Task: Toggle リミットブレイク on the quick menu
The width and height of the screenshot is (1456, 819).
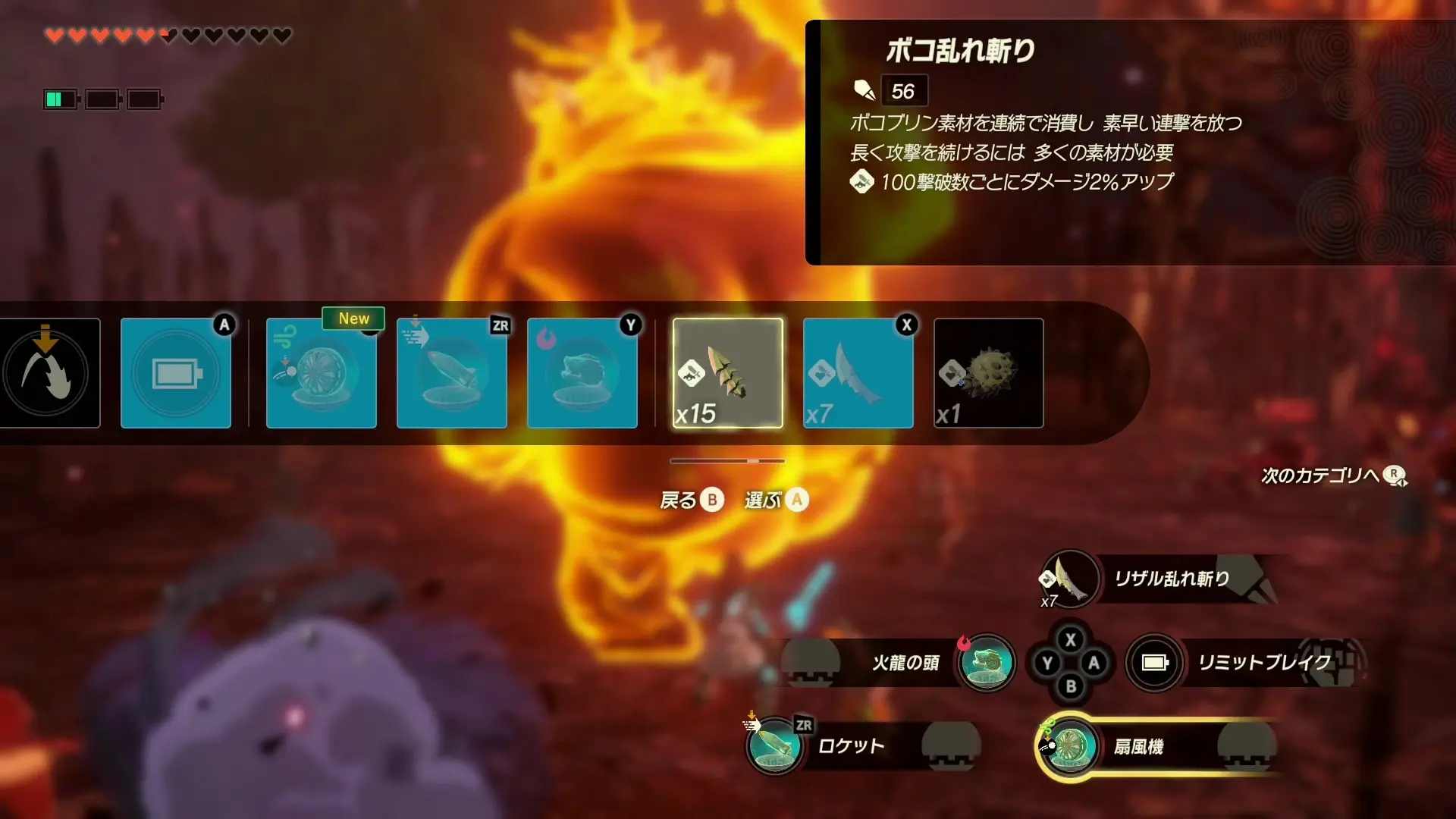Action: pos(1154,662)
